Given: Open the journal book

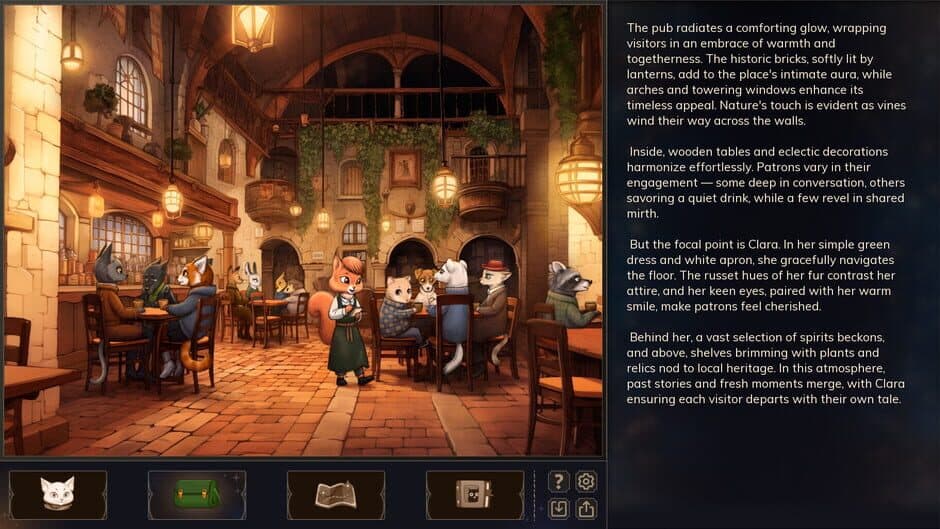Looking at the screenshot, I should (x=474, y=495).
